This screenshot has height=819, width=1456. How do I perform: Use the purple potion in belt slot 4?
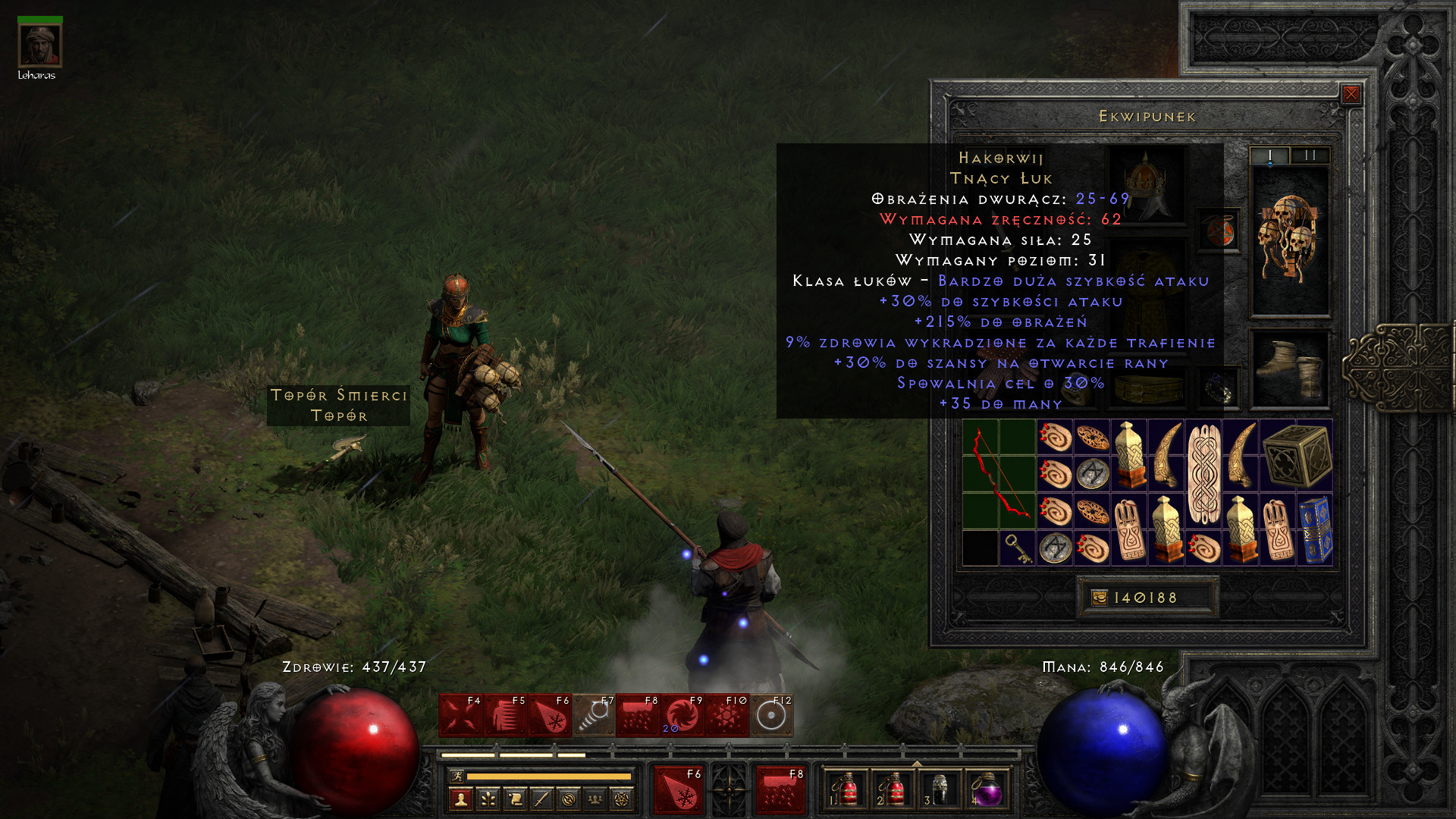[x=986, y=790]
